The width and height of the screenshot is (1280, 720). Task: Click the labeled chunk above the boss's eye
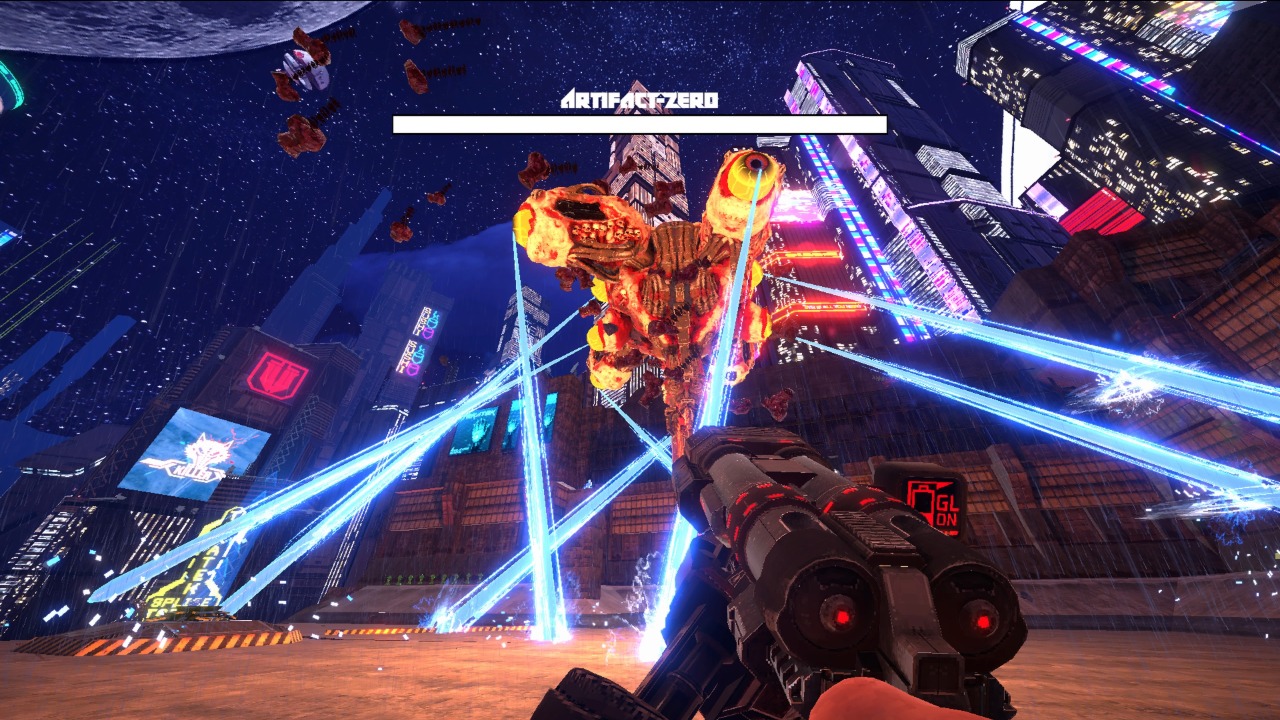pyautogui.click(x=535, y=168)
